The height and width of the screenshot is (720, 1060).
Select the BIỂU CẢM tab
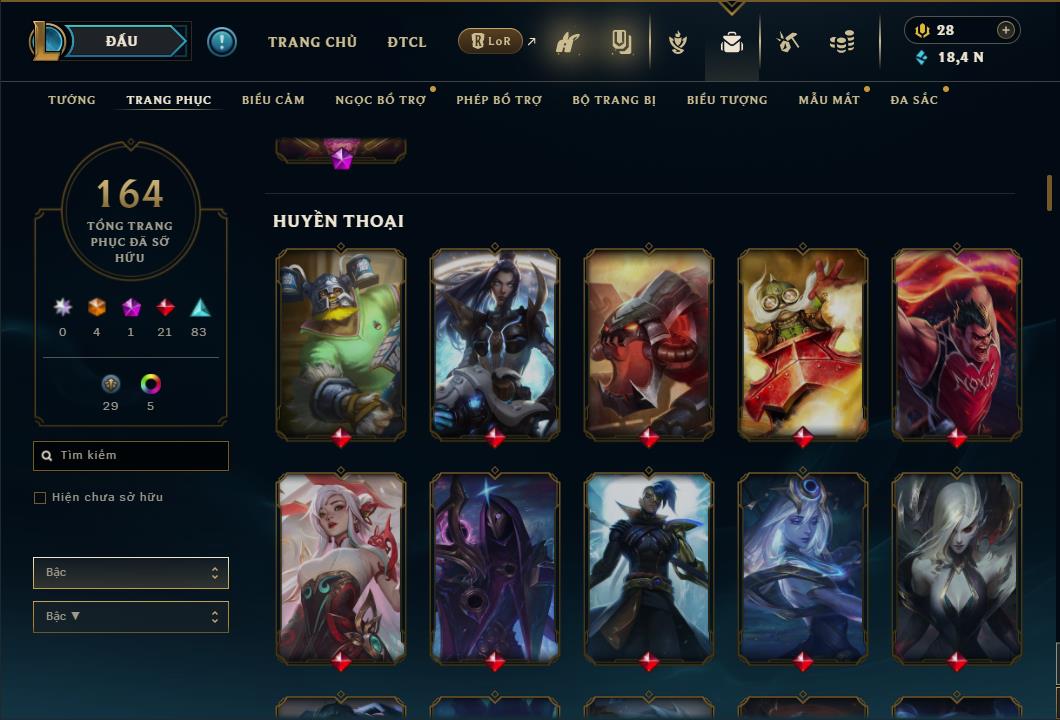tap(273, 100)
